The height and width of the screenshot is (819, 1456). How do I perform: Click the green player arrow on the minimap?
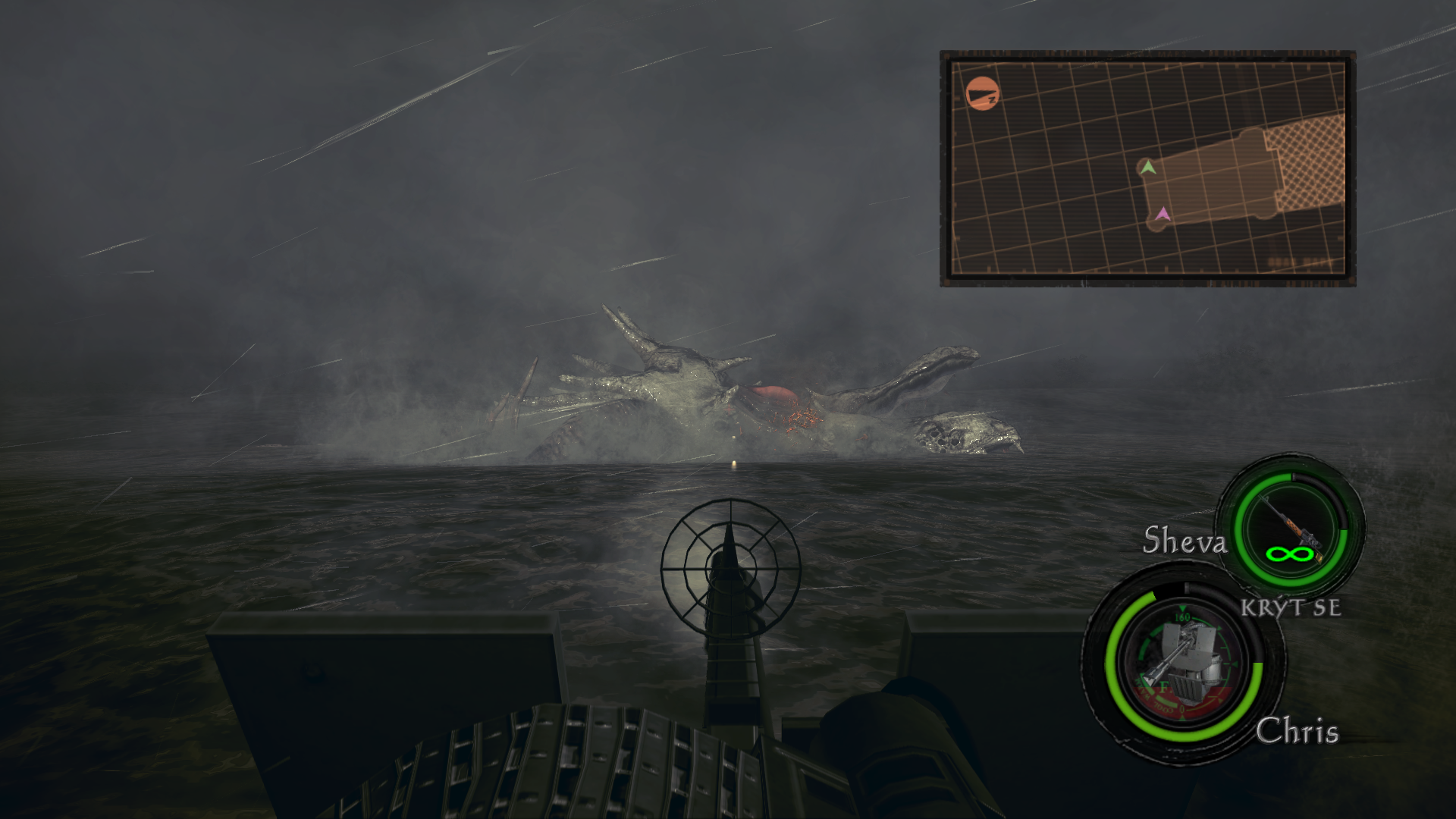[x=1149, y=168]
